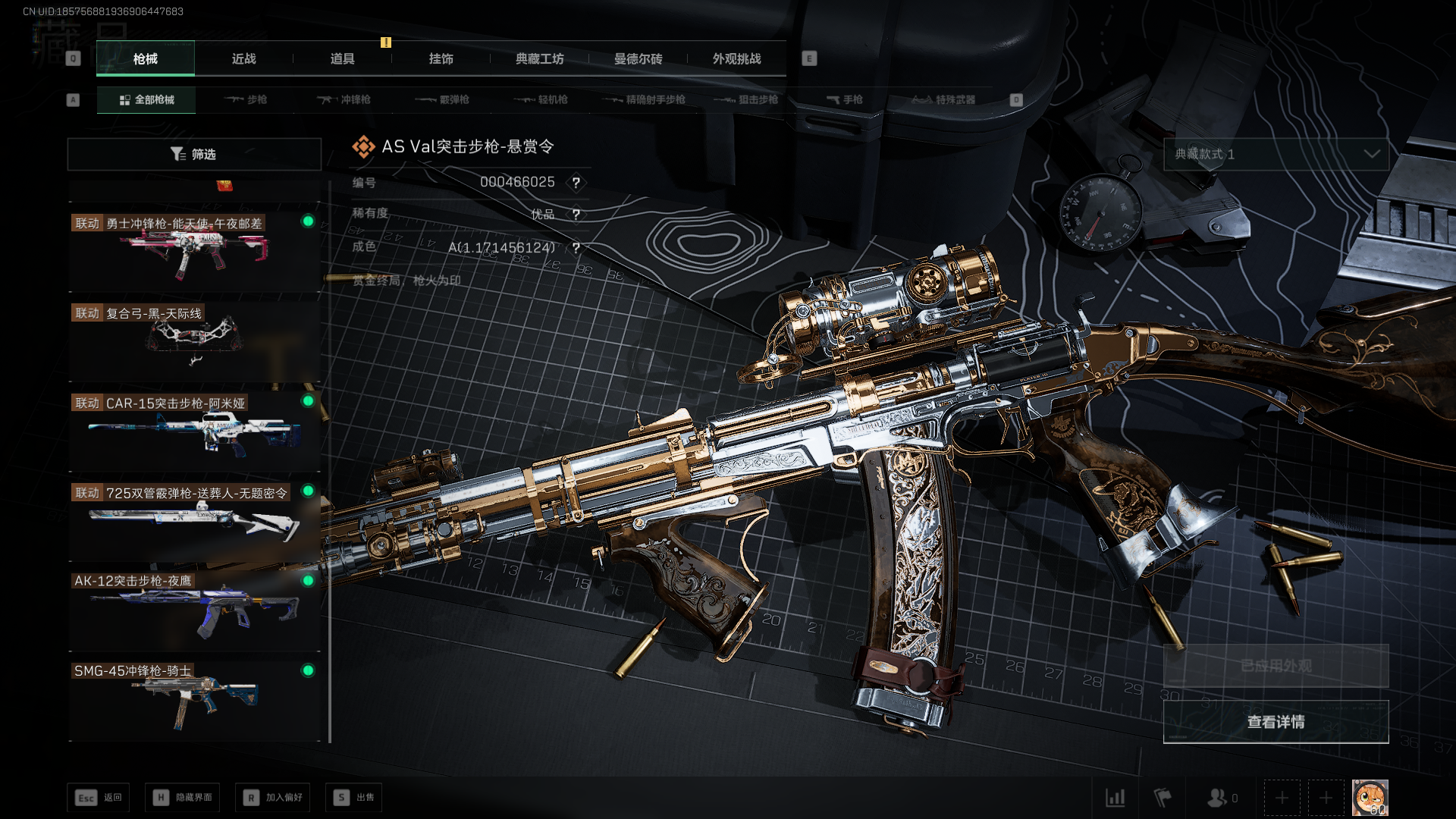This screenshot has width=1456, height=819.
Task: Click the 查看详情 view details button
Action: coord(1276,722)
